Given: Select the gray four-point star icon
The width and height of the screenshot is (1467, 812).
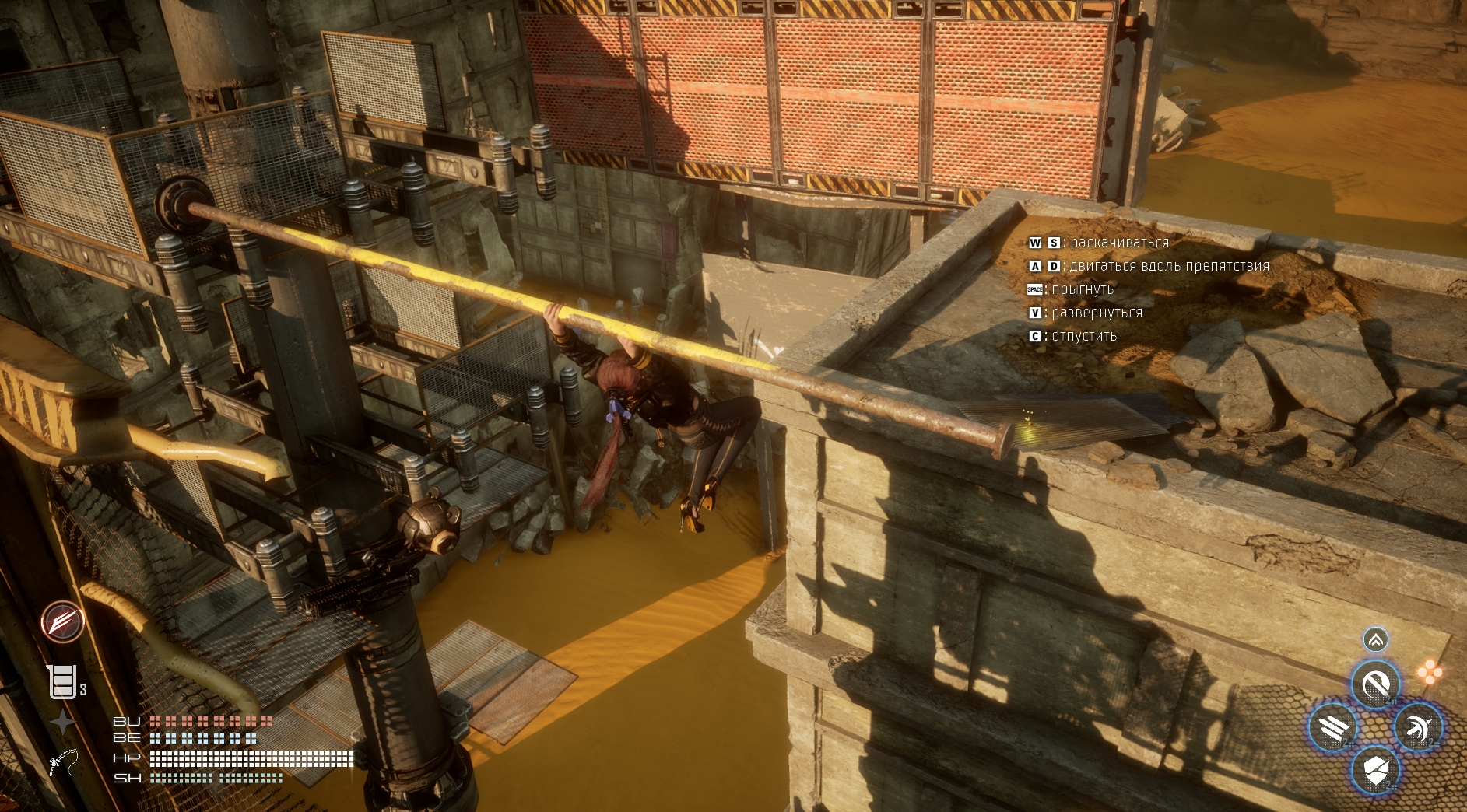Looking at the screenshot, I should click(62, 722).
